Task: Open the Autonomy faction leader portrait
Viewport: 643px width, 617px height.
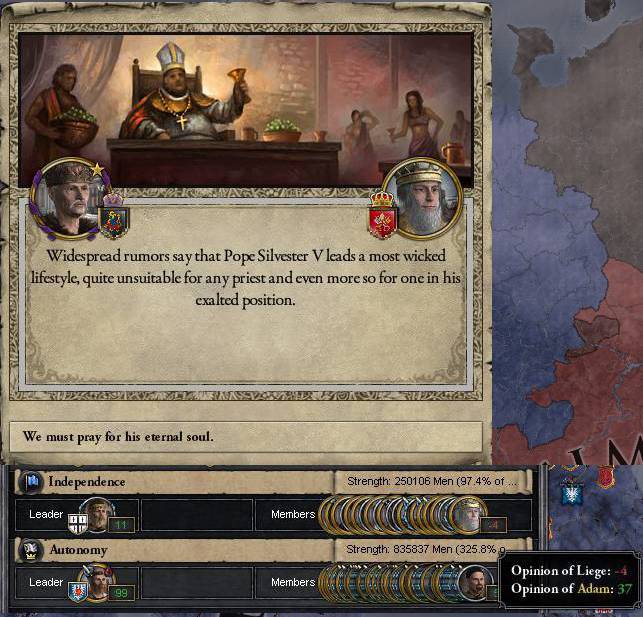Action: tap(98, 581)
